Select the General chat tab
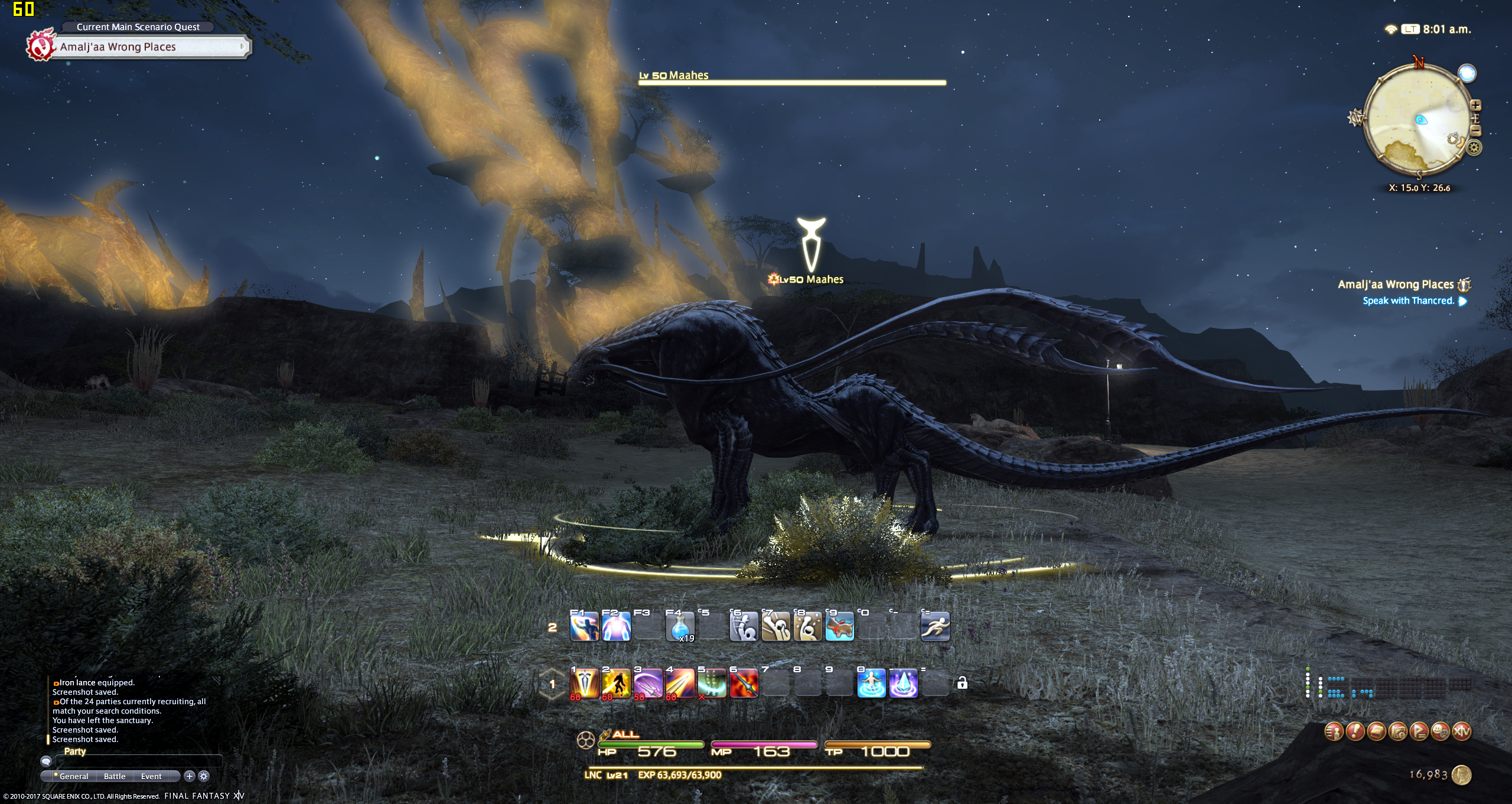Viewport: 1512px width, 804px height. (73, 776)
